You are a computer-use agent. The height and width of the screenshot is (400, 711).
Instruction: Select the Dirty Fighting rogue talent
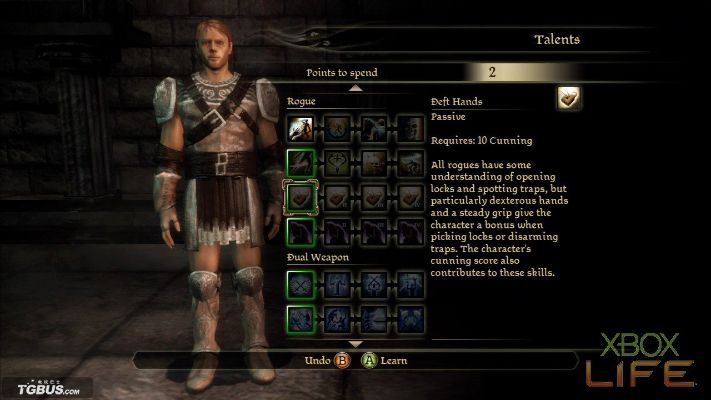301,126
